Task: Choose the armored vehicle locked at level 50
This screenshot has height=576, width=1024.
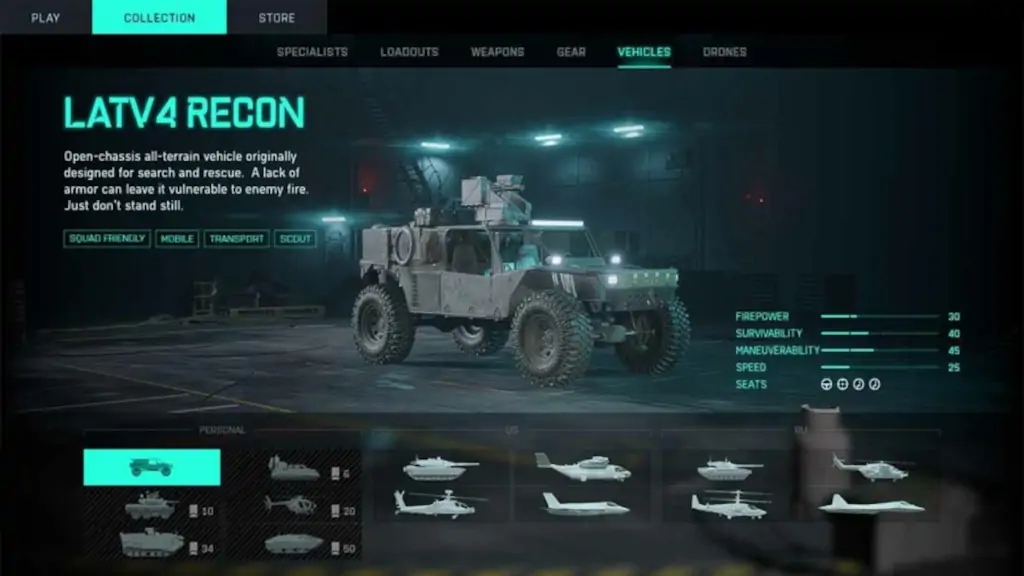Action: (x=295, y=543)
